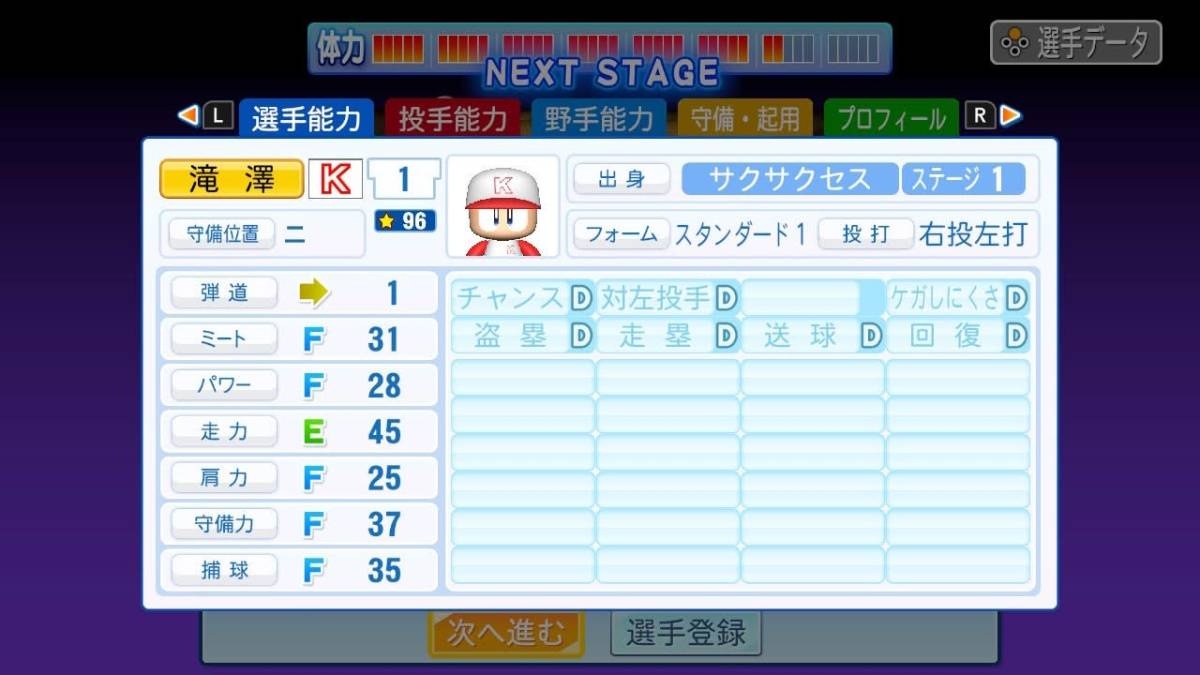Image resolution: width=1200 pixels, height=675 pixels.
Task: Select the 野手能力 tab
Action: tap(598, 119)
